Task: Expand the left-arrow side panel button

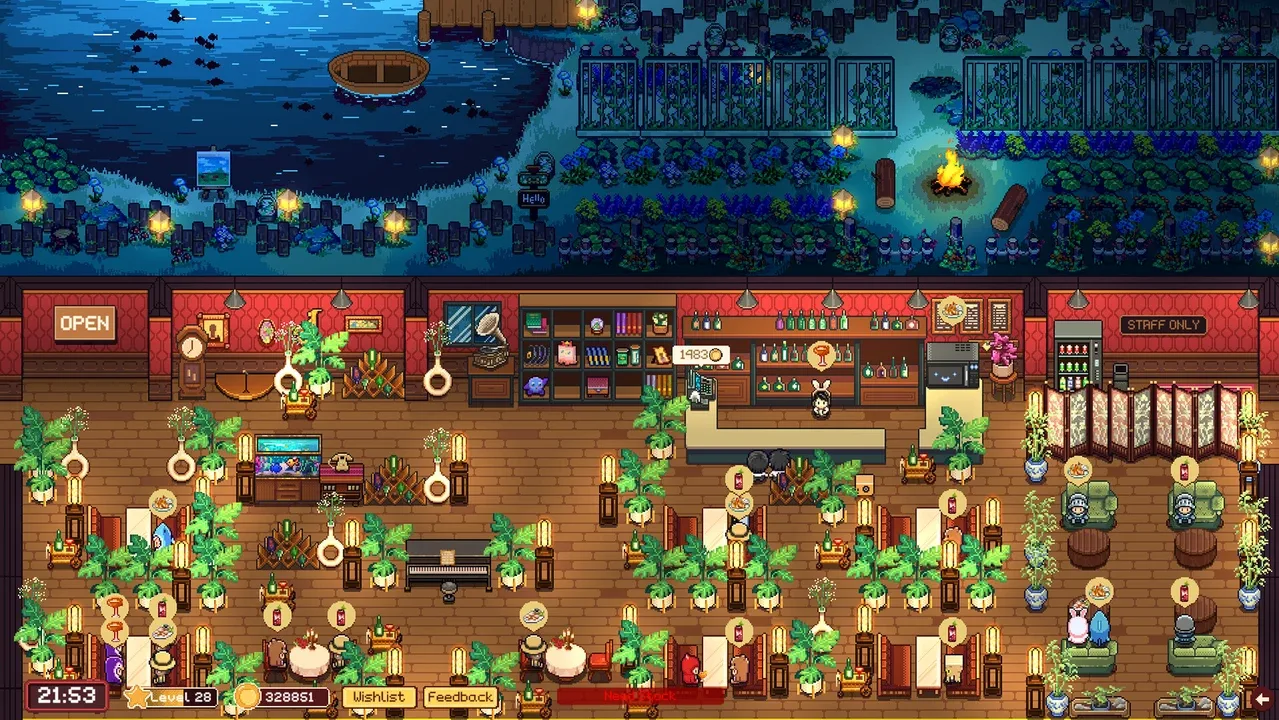Action: (1262, 698)
